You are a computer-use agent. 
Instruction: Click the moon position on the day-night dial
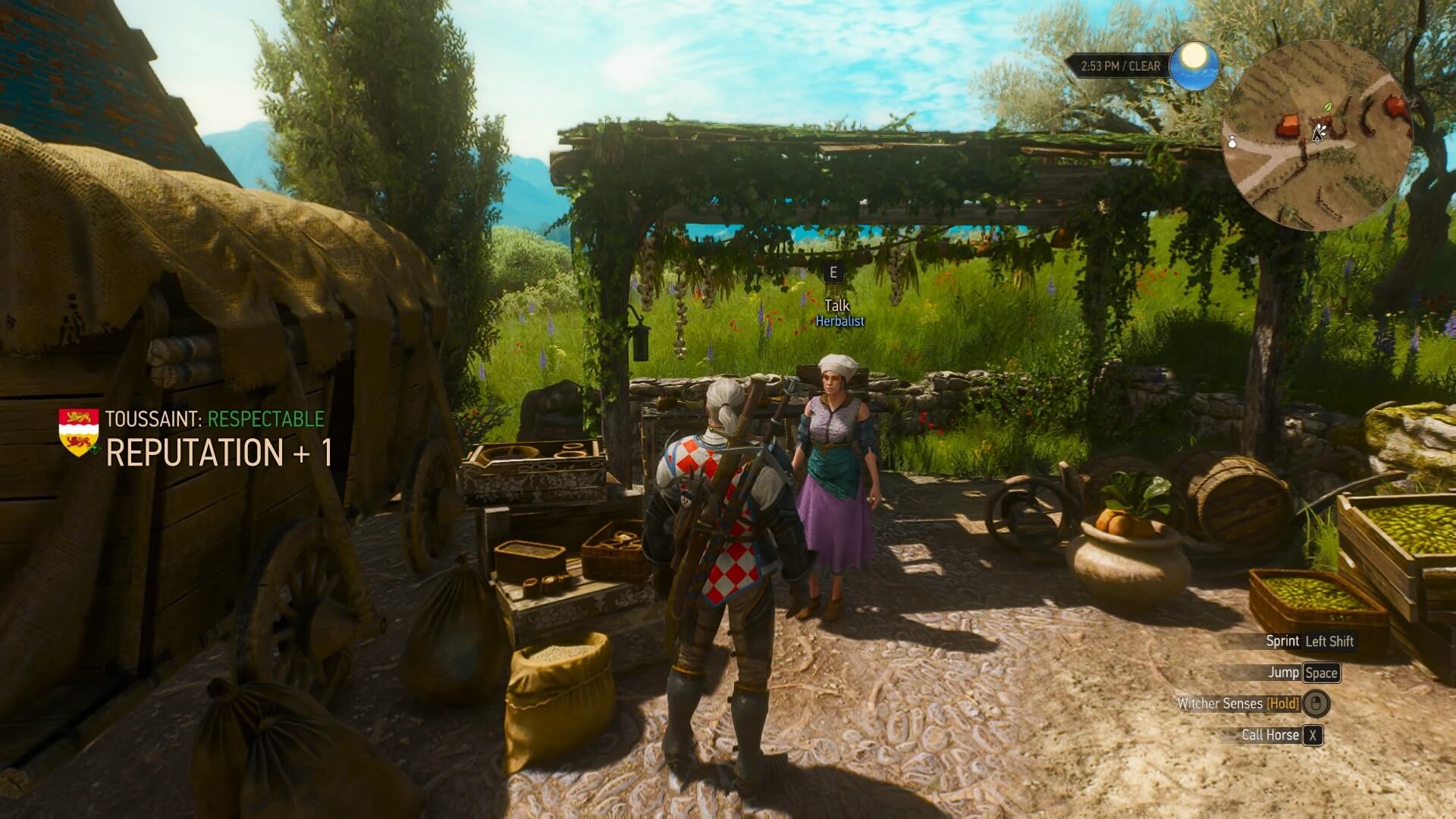pyautogui.click(x=1194, y=55)
